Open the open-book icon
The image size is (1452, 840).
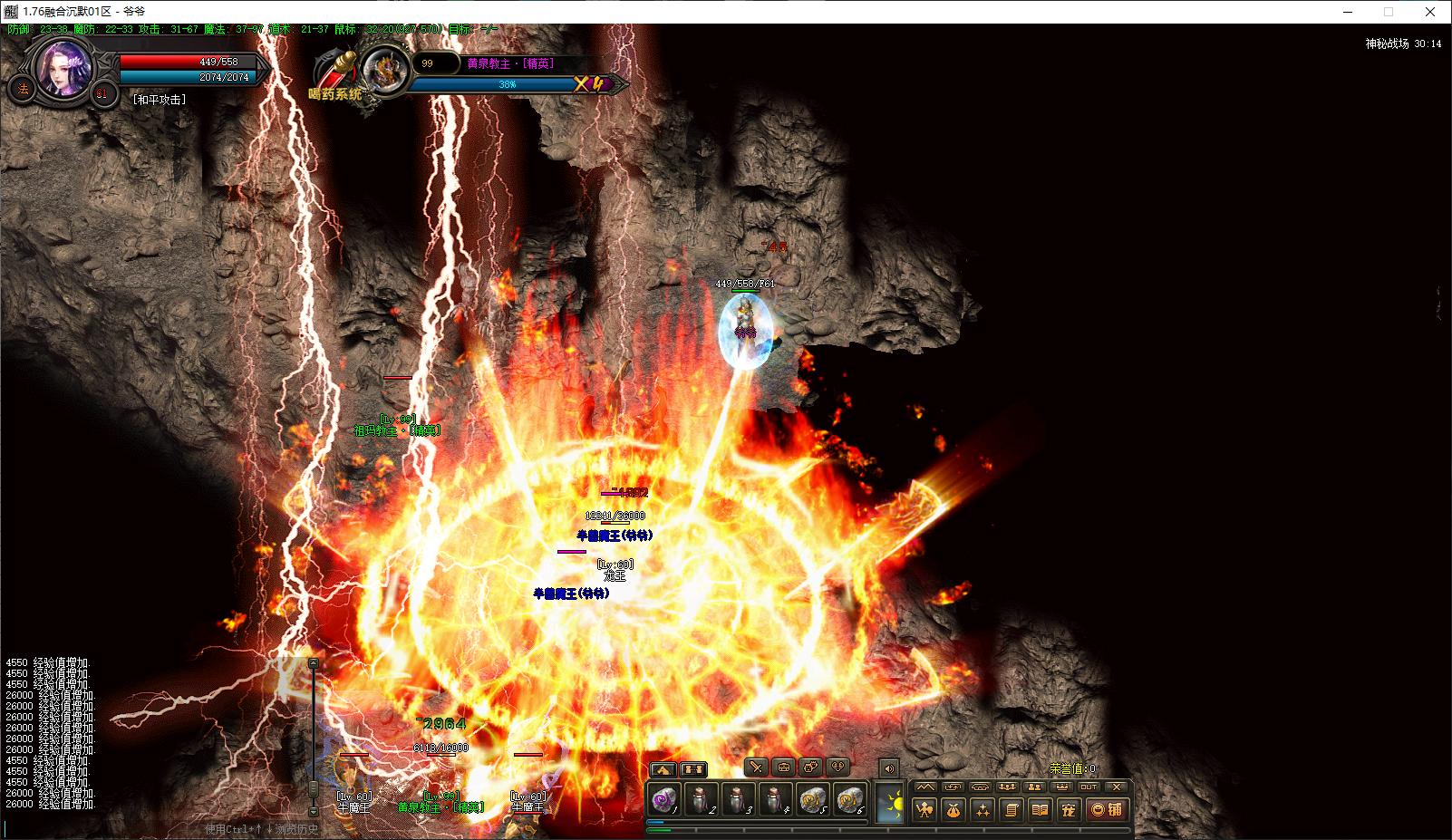pos(1040,809)
